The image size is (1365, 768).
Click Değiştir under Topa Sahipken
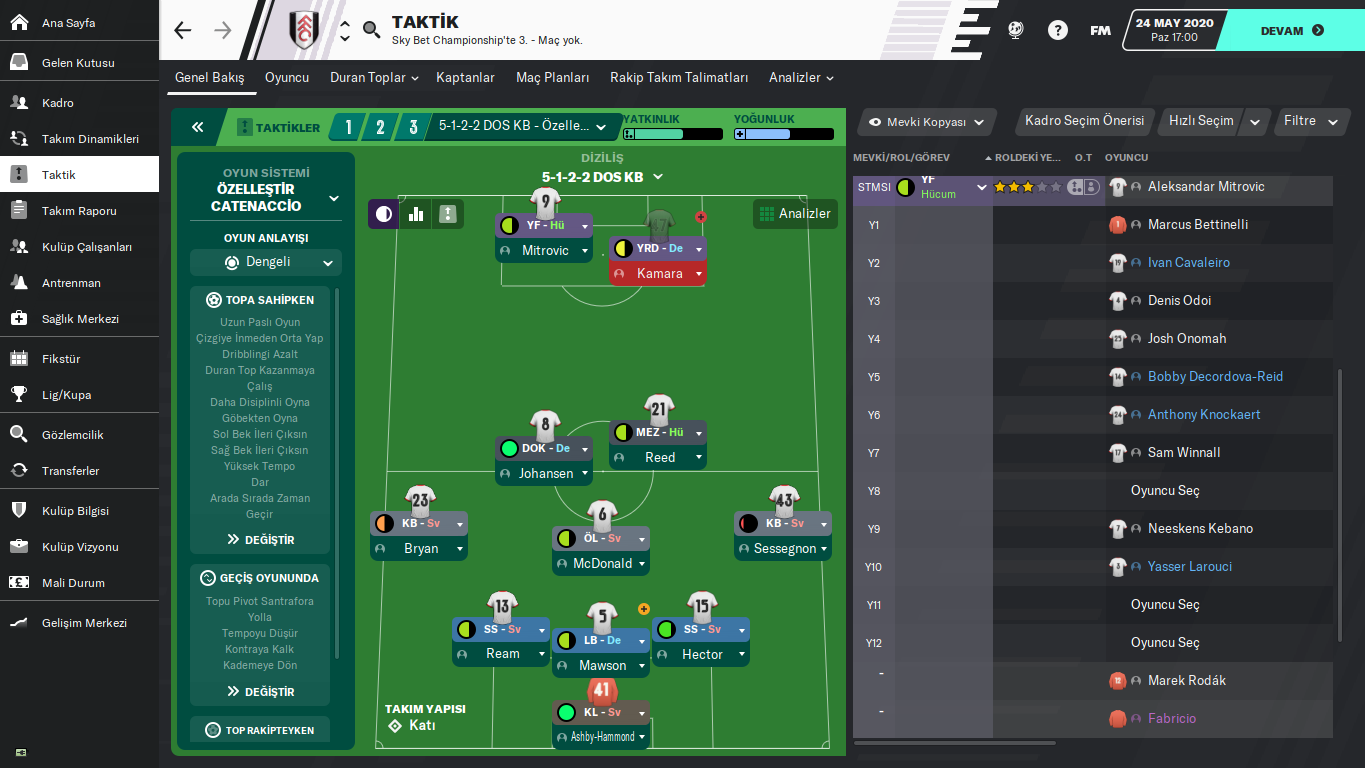tap(261, 540)
